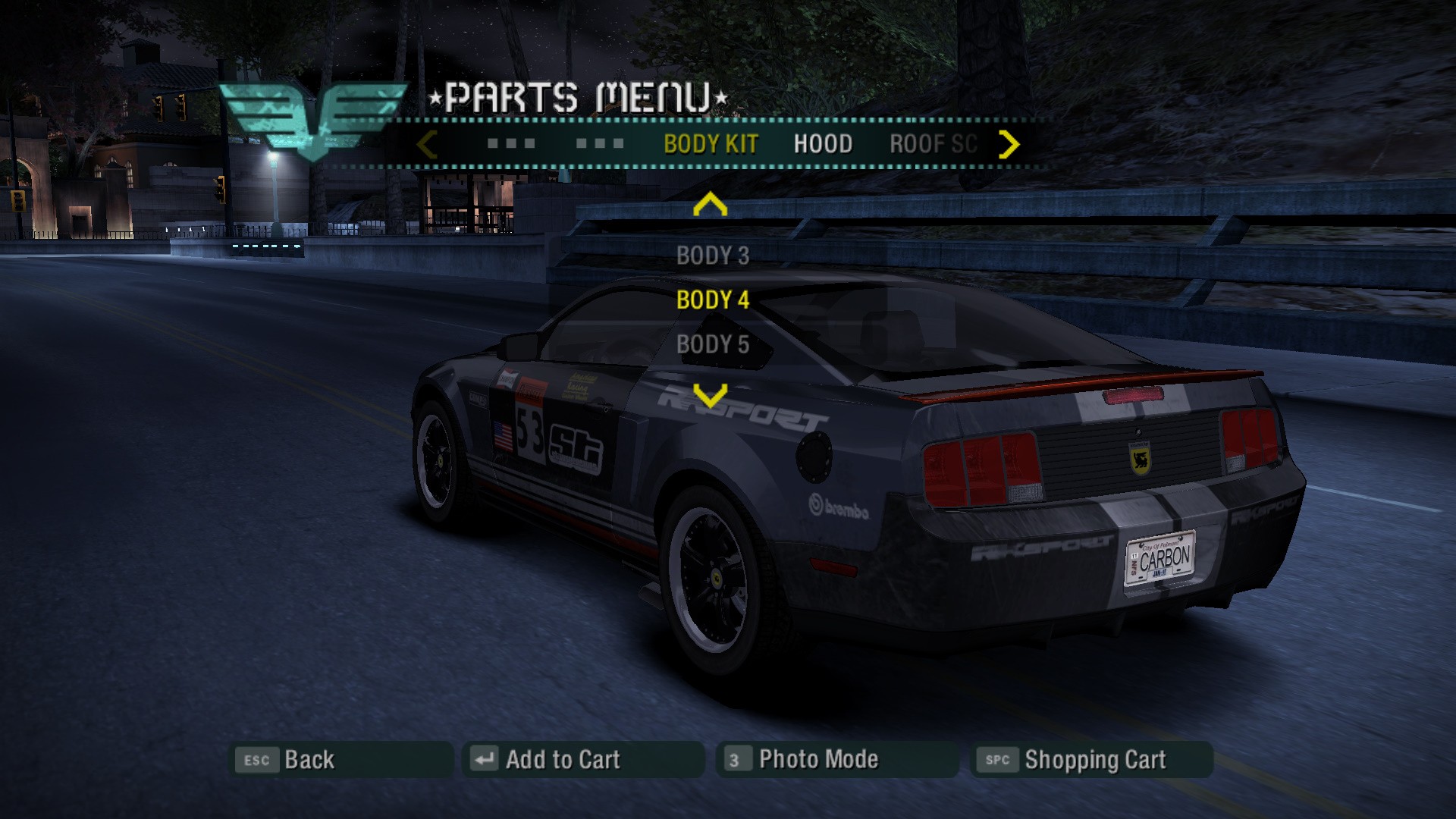Viewport: 1456px width, 819px height.
Task: Add the selected part to cart
Action: point(582,760)
